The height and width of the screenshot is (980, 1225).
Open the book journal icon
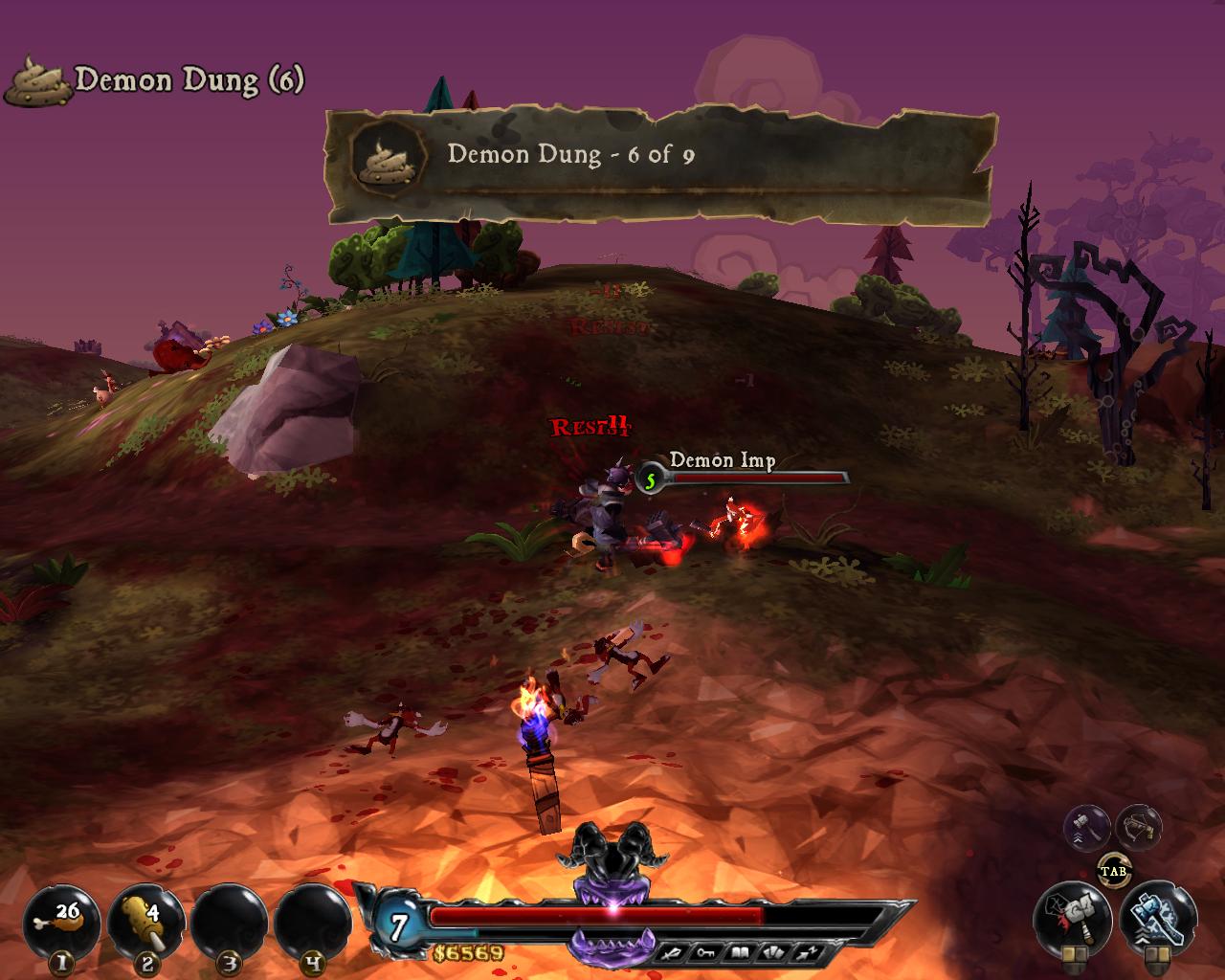(742, 950)
